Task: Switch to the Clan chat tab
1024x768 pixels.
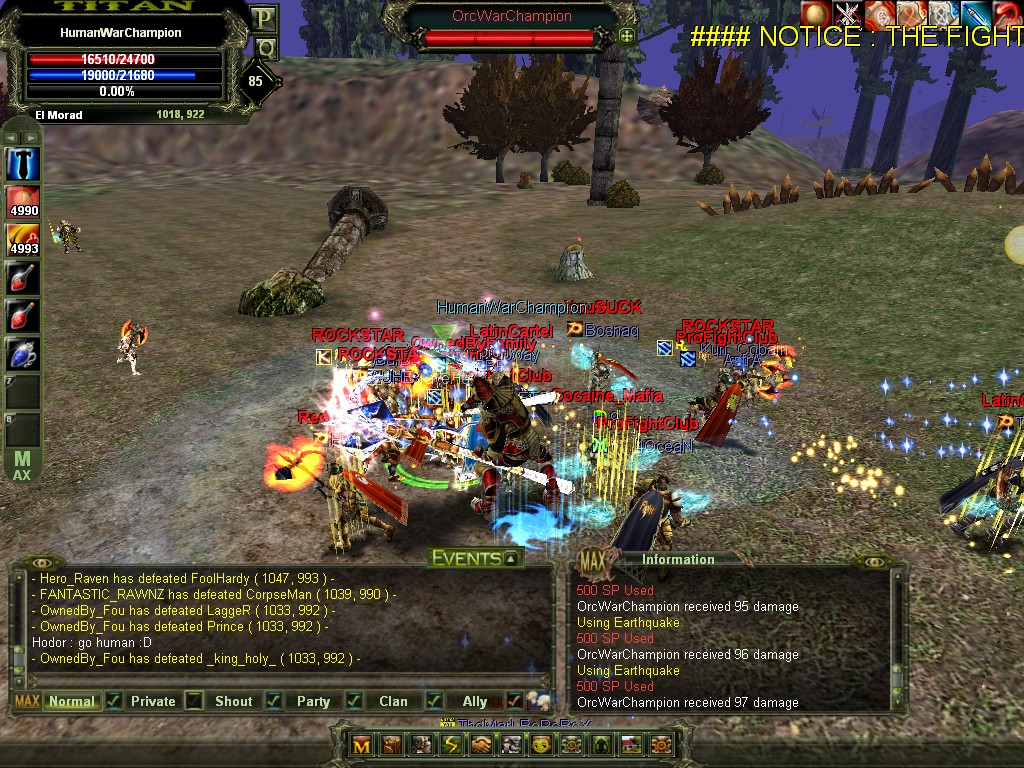Action: [393, 701]
